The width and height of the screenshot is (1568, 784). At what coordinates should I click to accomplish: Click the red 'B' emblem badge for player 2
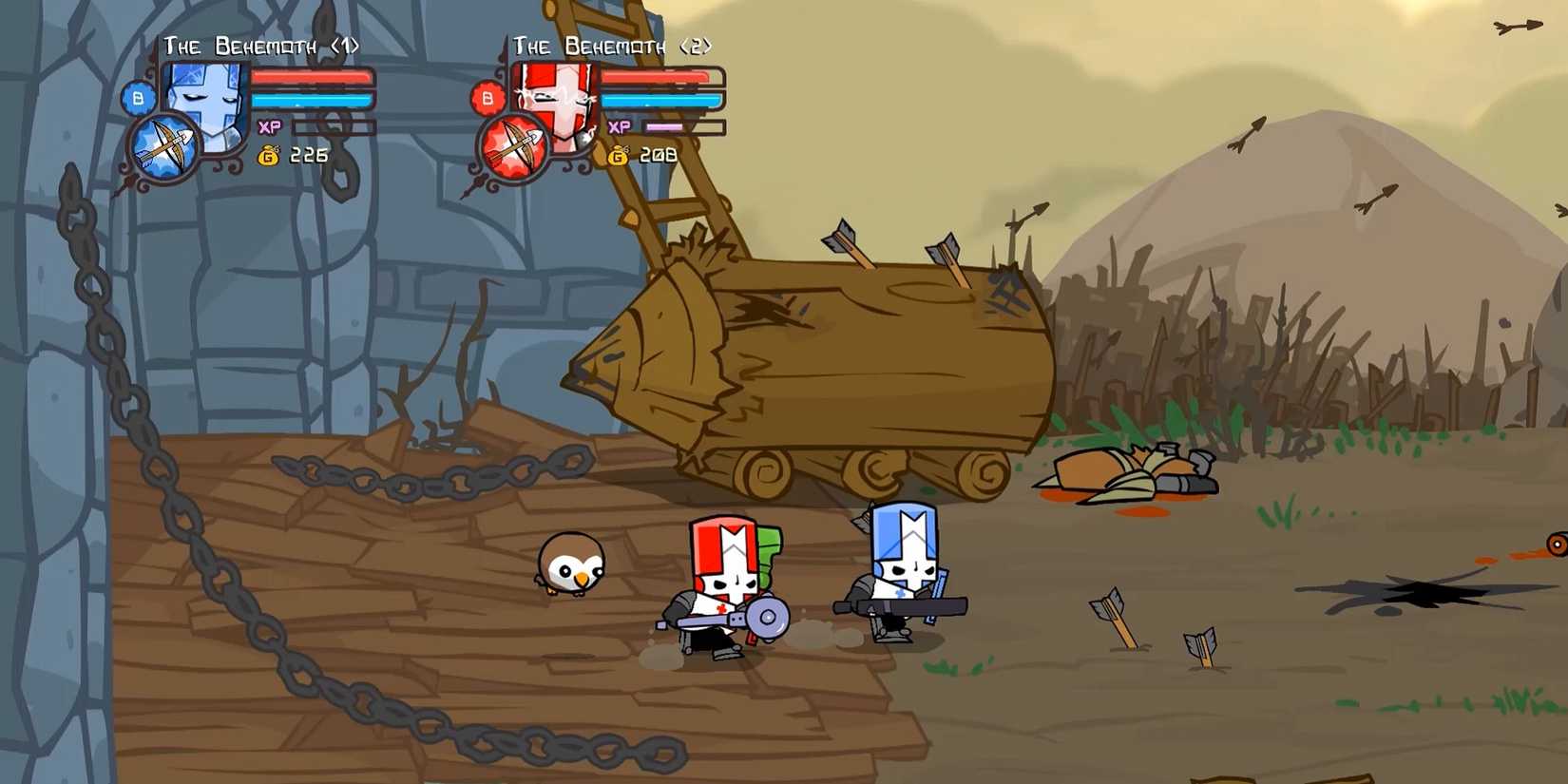point(487,95)
